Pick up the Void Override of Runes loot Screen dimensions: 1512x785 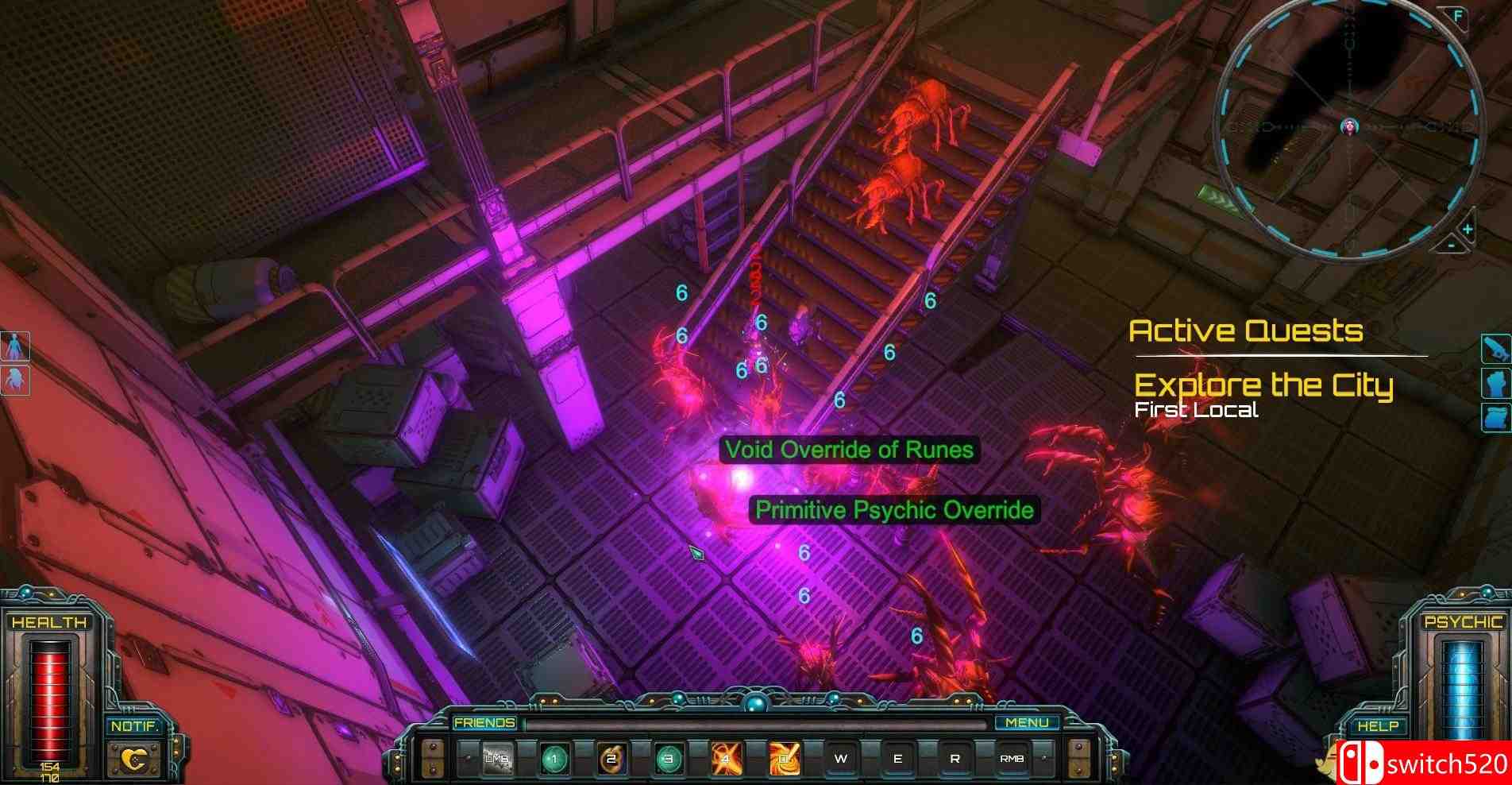[850, 450]
